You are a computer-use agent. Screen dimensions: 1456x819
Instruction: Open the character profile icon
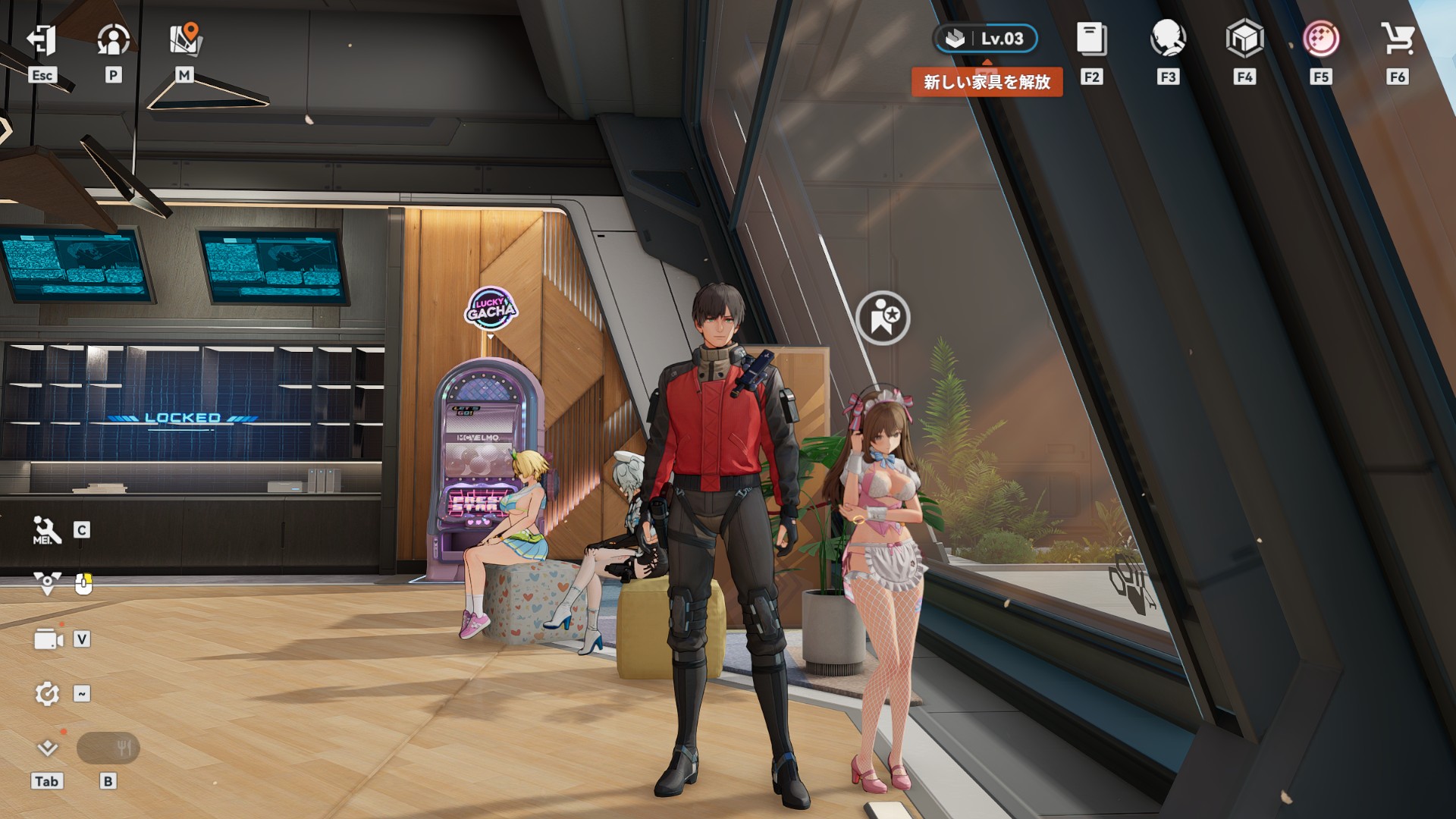point(113,40)
